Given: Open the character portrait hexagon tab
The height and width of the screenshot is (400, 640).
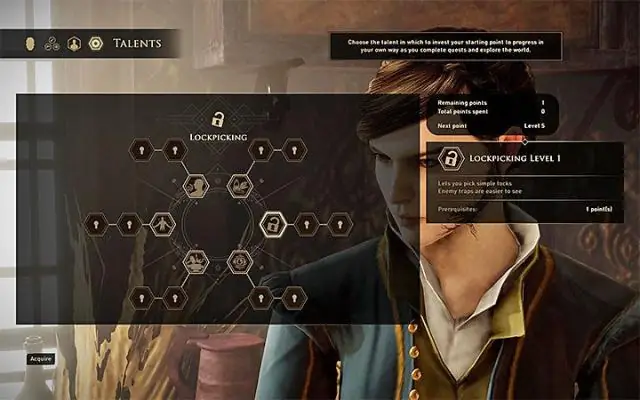Looking at the screenshot, I should (x=74, y=43).
